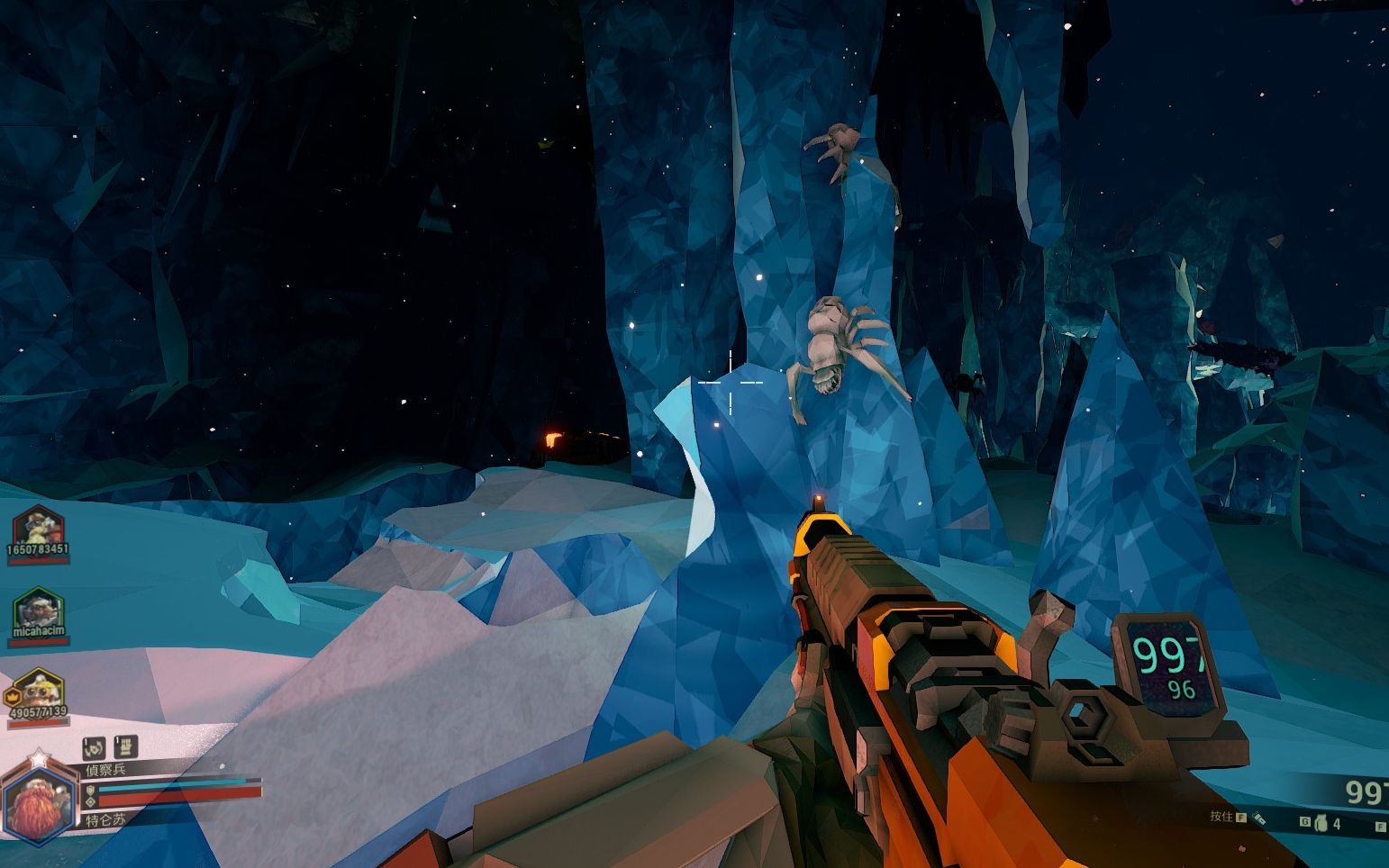Activate the fist perk icon
The height and width of the screenshot is (868, 1389).
(x=124, y=746)
